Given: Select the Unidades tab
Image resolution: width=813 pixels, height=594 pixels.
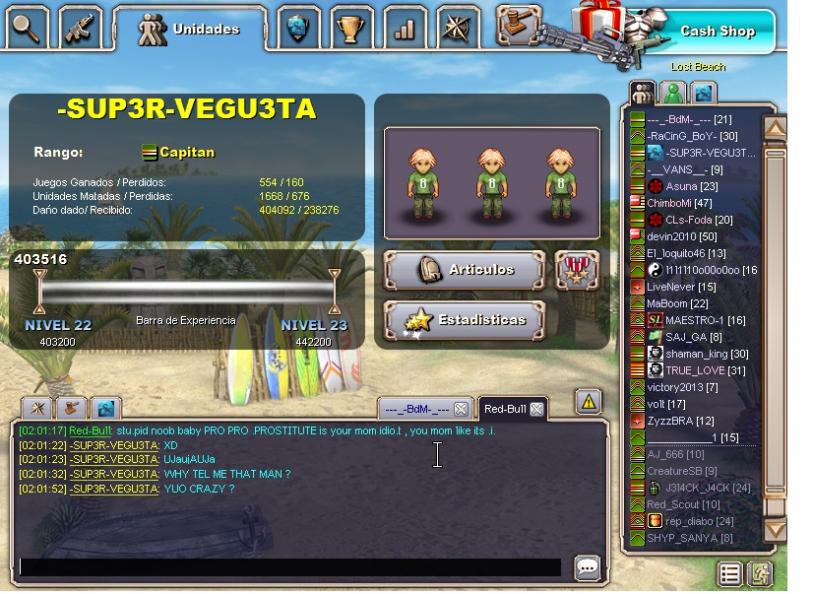Looking at the screenshot, I should 190,29.
